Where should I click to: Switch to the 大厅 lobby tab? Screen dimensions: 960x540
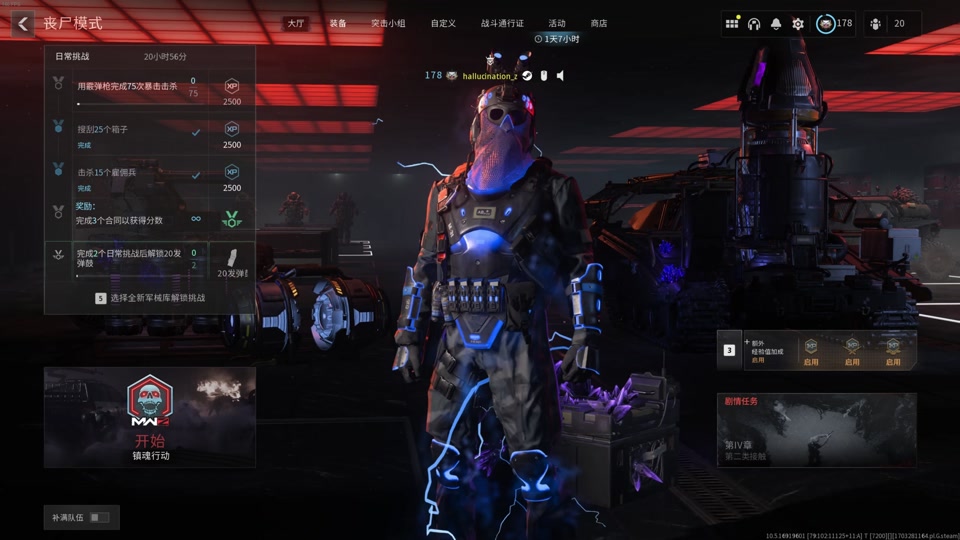click(295, 23)
